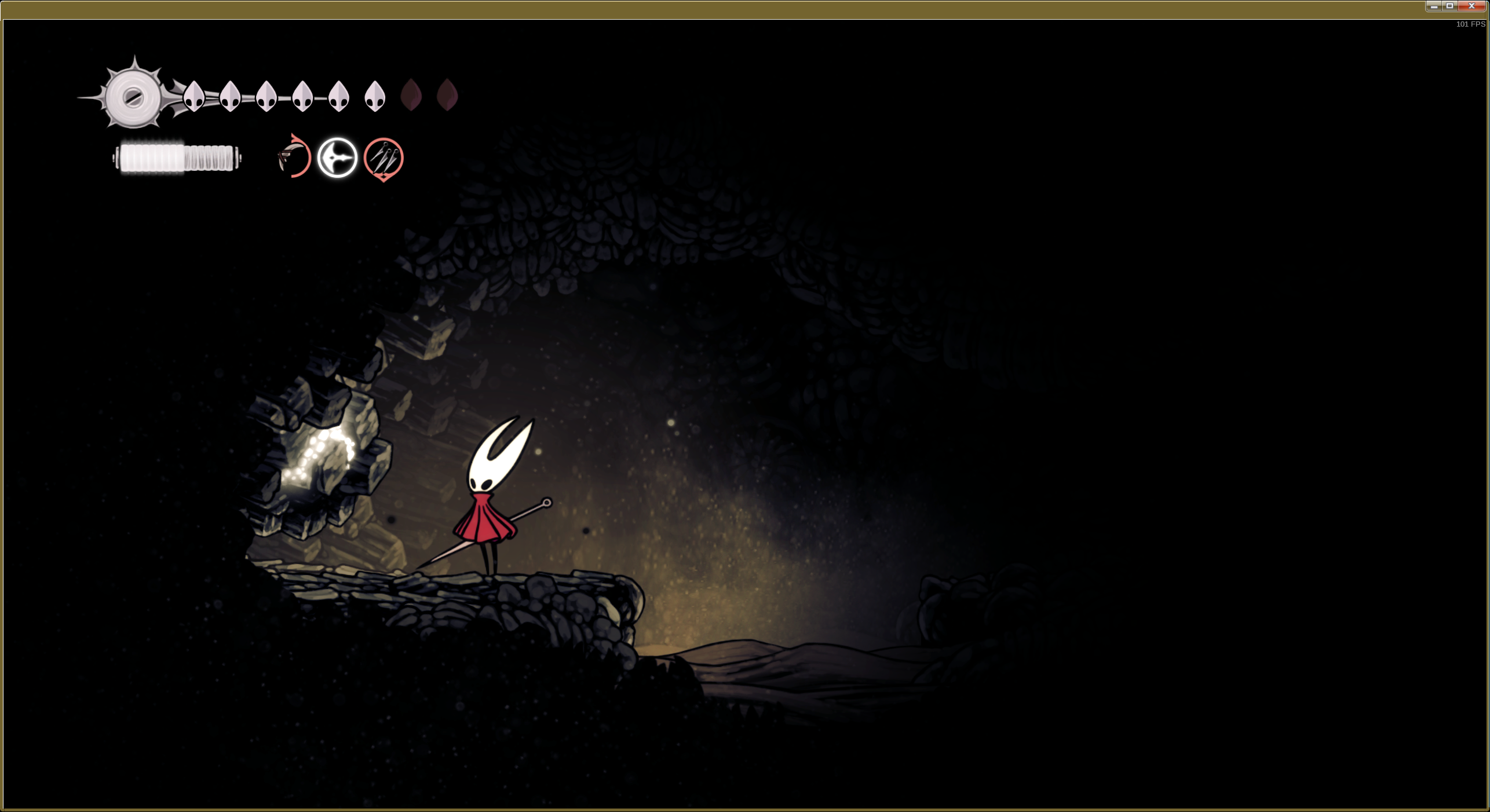
Task: Maximize the game window
Action: [1450, 6]
